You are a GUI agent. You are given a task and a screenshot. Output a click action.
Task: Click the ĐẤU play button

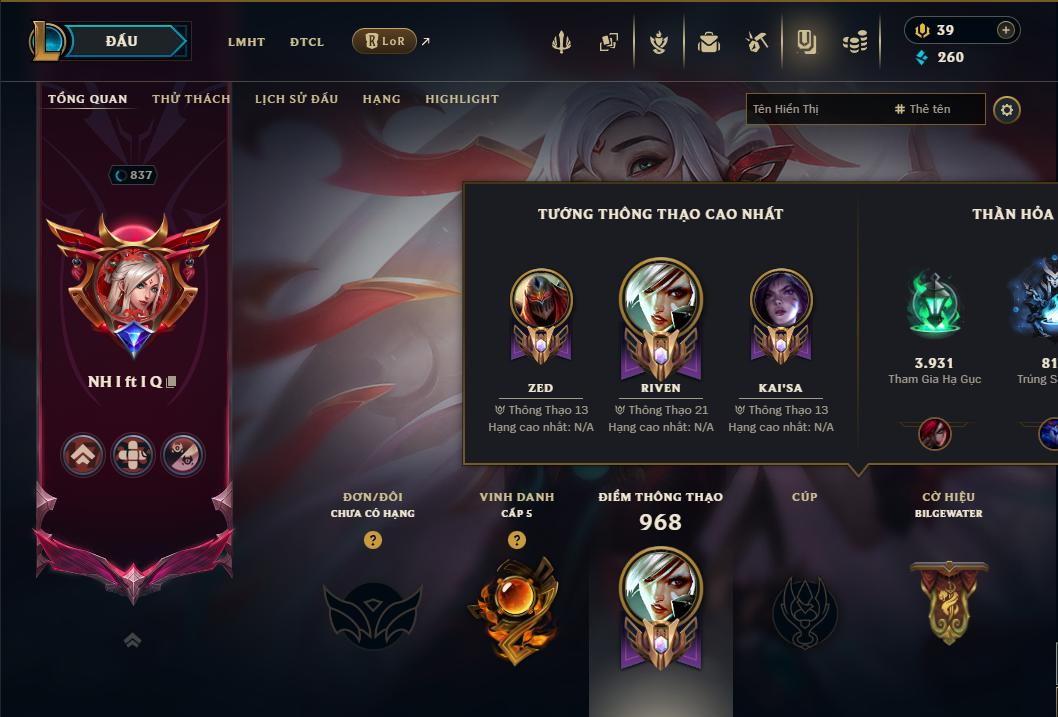tap(121, 41)
